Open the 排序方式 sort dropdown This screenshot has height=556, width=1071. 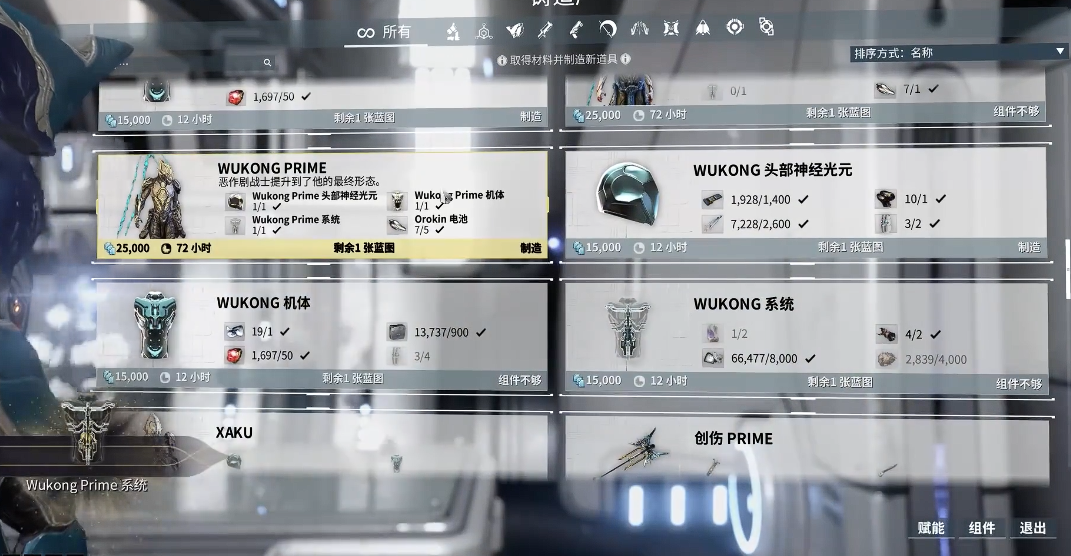(959, 52)
